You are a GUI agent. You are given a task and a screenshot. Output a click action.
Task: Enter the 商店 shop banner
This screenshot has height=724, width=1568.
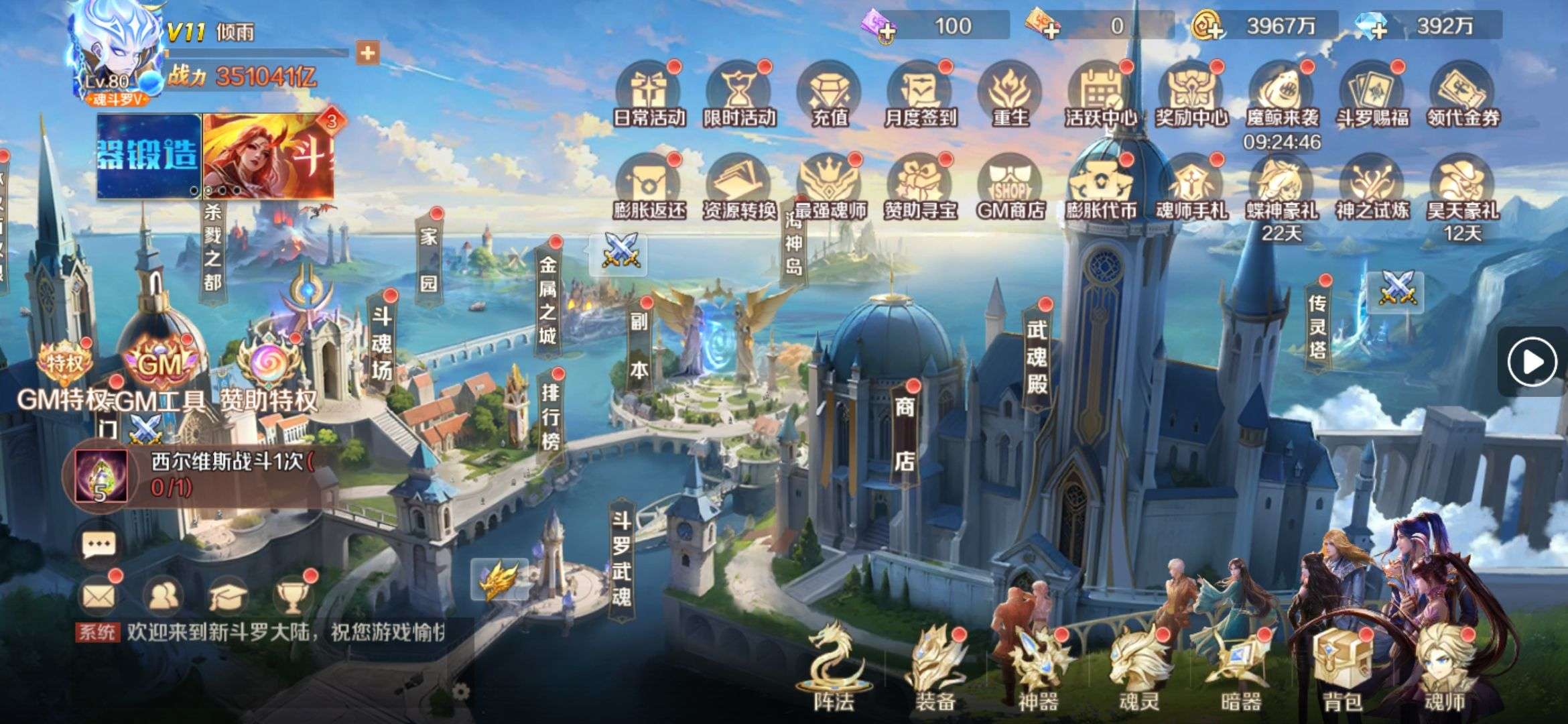(x=905, y=433)
